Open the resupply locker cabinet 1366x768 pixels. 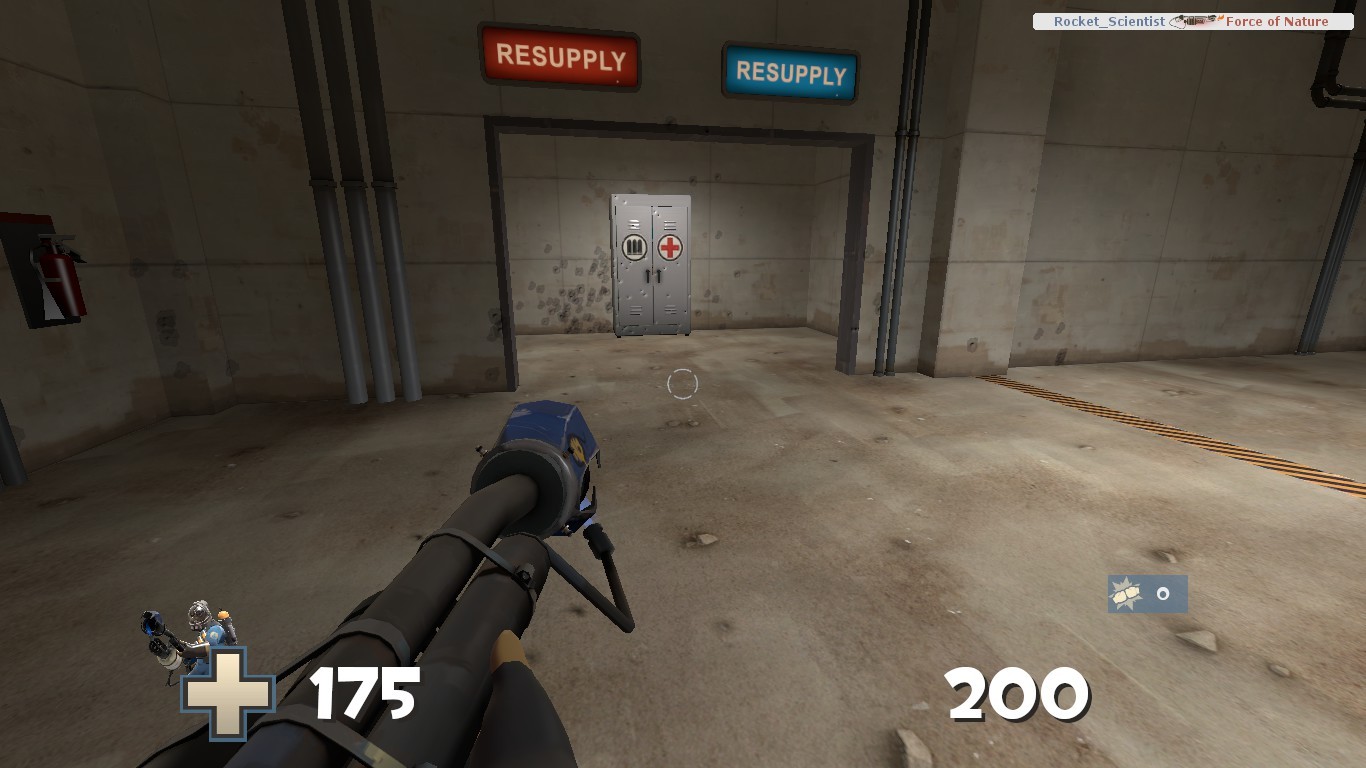[650, 265]
